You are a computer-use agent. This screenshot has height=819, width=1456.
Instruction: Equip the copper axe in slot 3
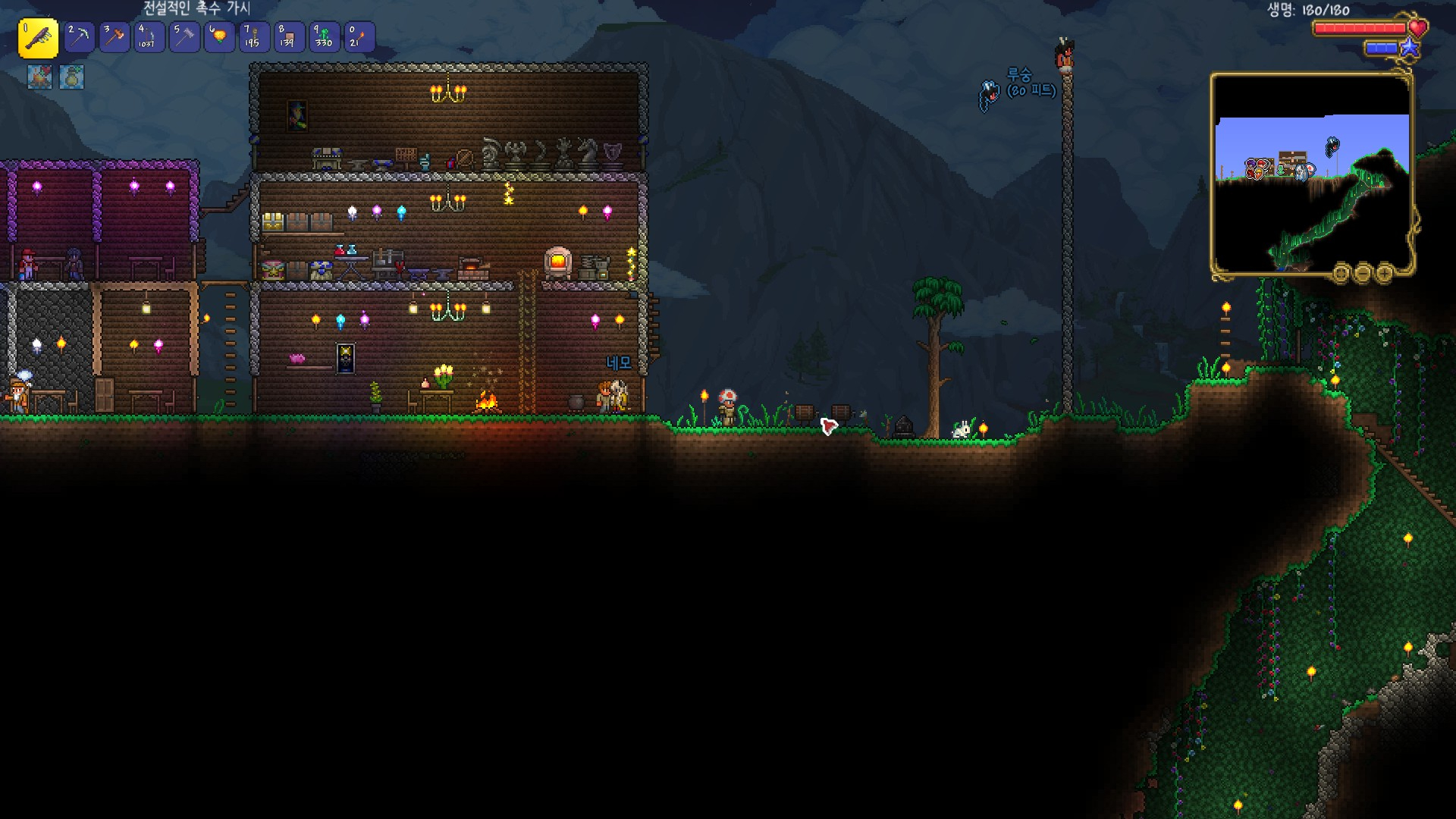tap(115, 36)
